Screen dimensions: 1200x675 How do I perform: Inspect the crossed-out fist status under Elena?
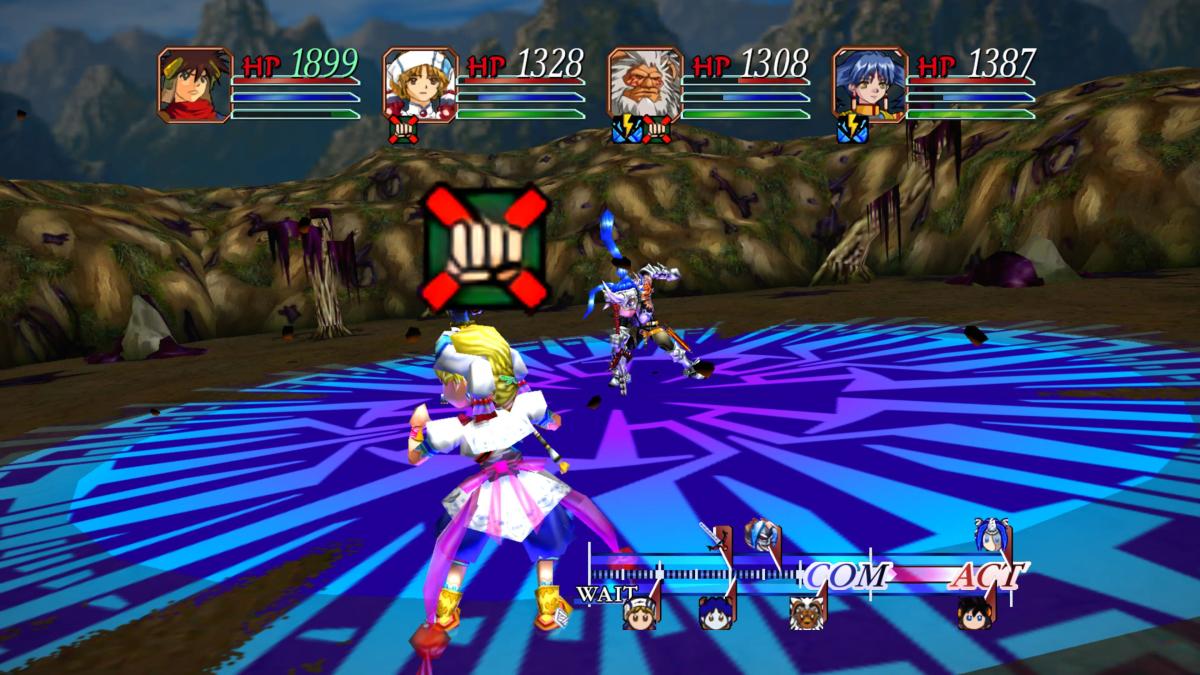click(403, 130)
